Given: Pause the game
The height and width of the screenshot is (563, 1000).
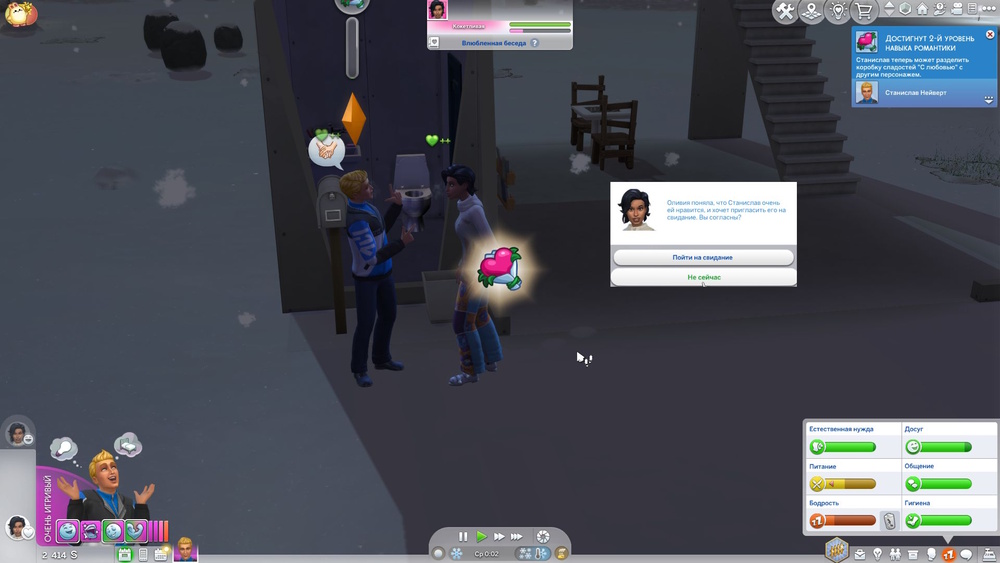Looking at the screenshot, I should [463, 537].
